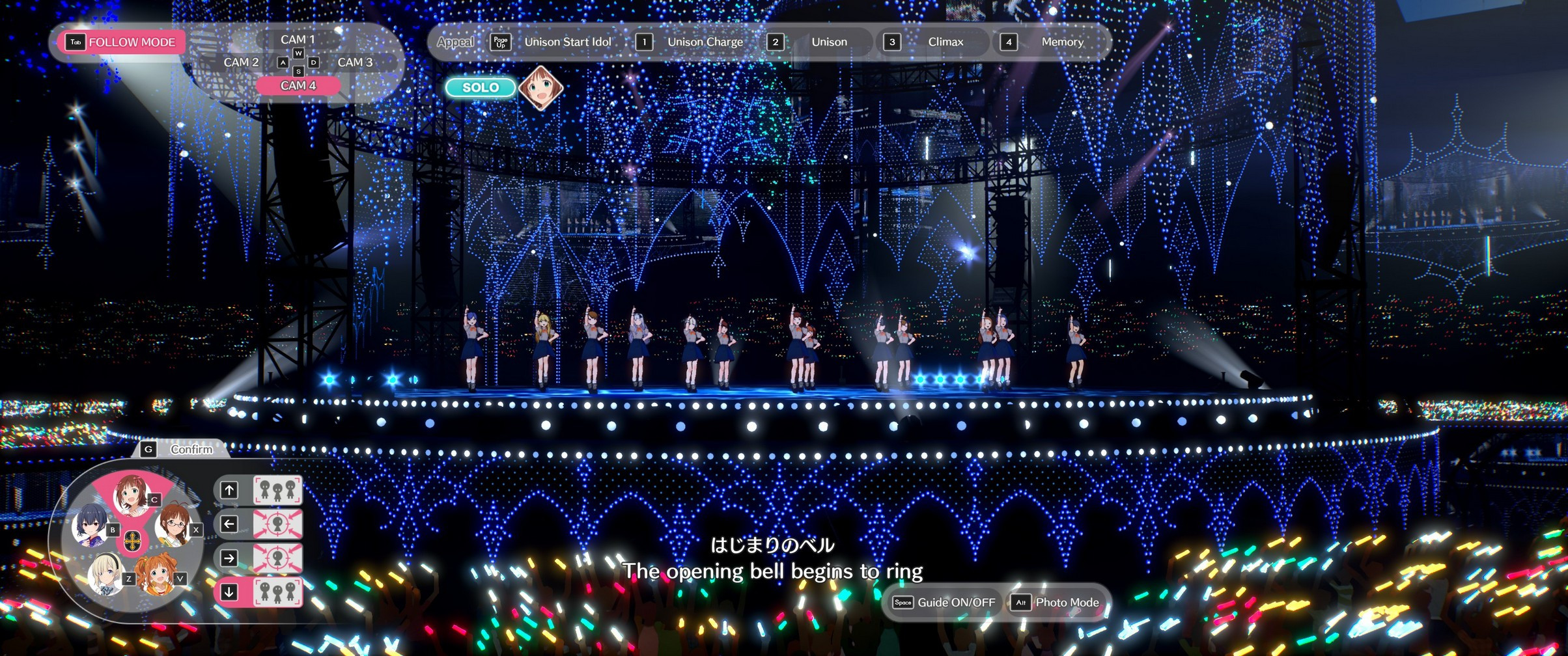Select Haruka's portrait in the idol wheel
Screen dimensions: 1568x656
click(132, 493)
